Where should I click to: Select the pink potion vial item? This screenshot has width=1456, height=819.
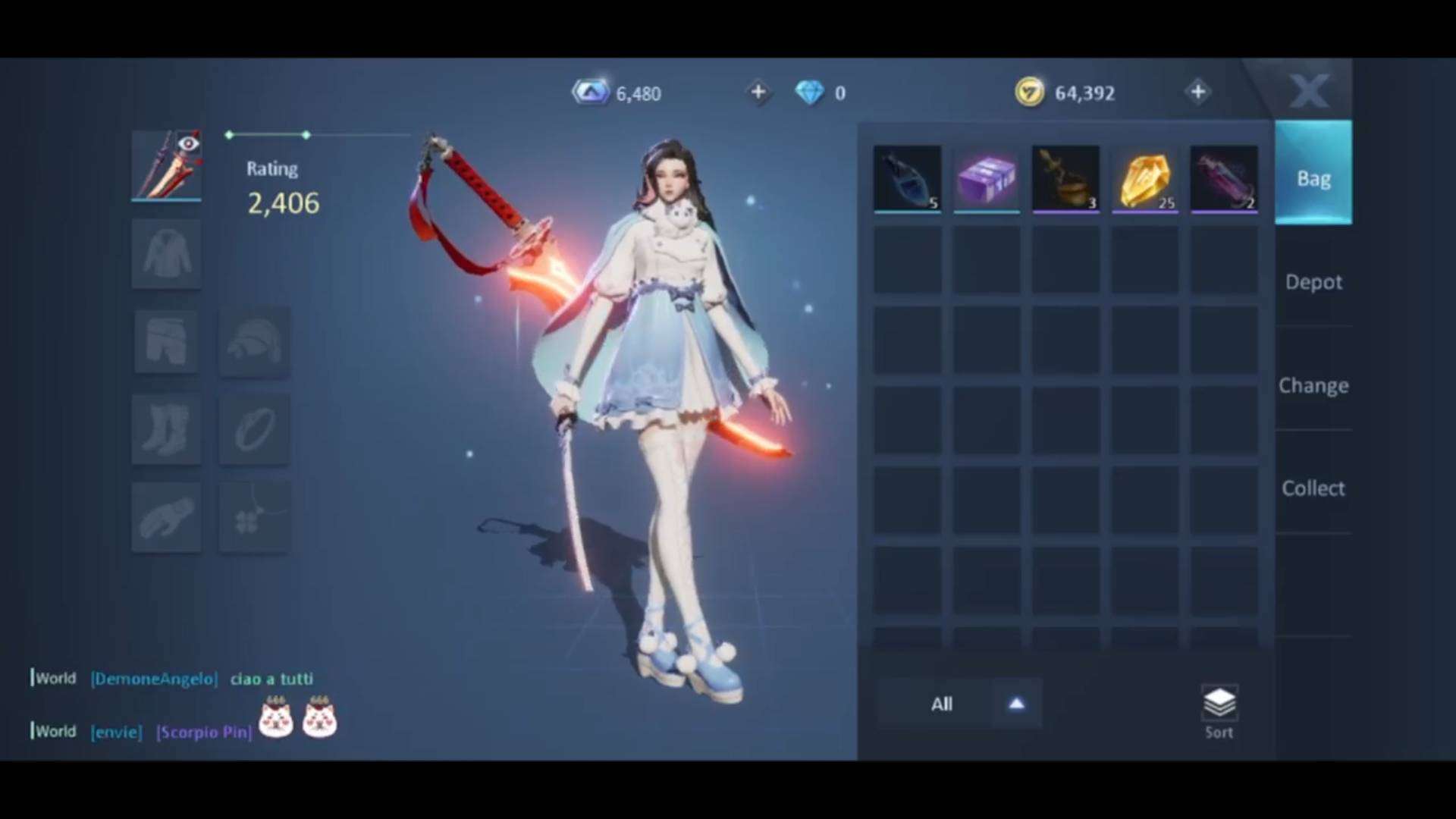coord(1224,179)
